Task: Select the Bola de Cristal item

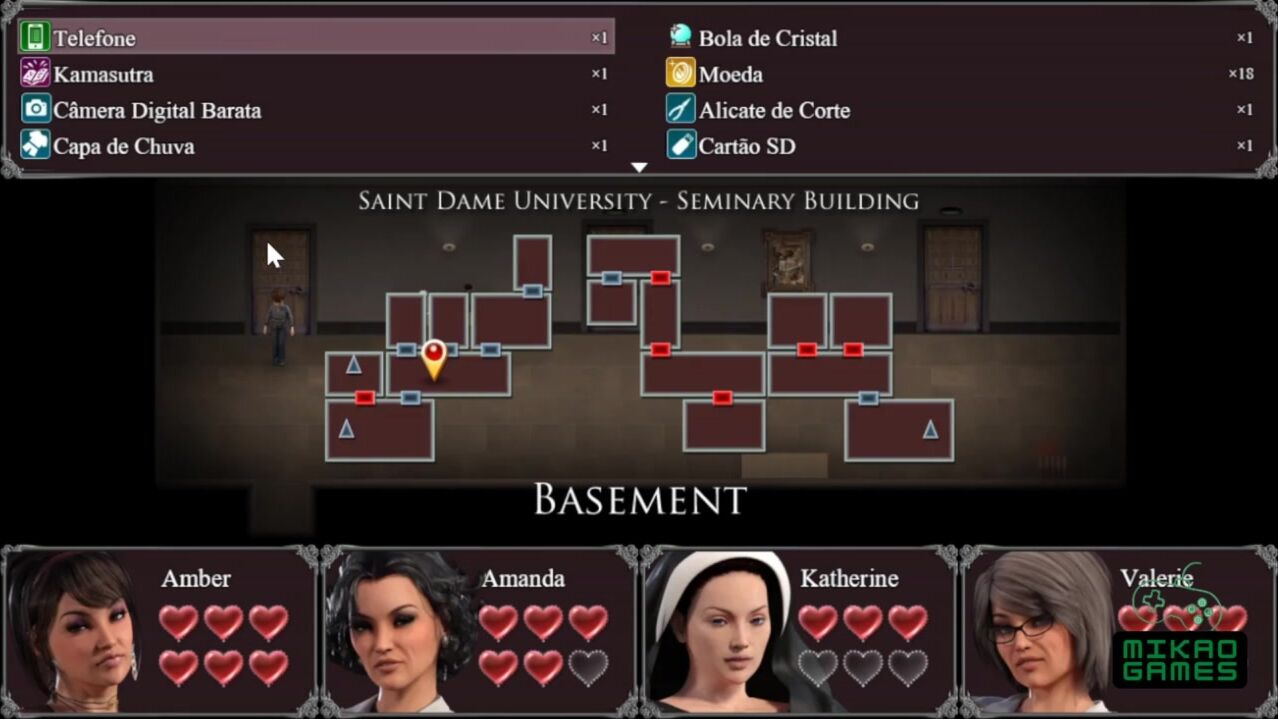Action: 960,38
